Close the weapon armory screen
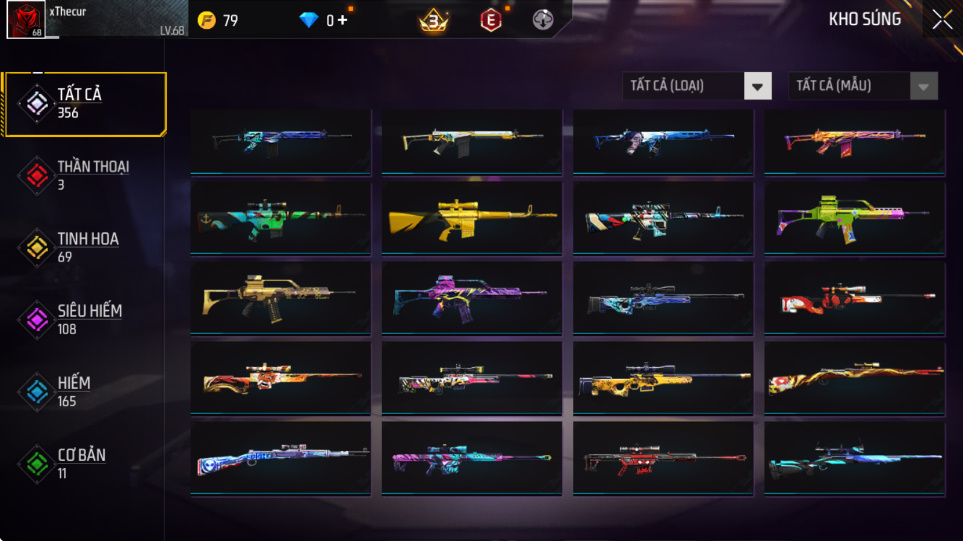 pyautogui.click(x=941, y=20)
